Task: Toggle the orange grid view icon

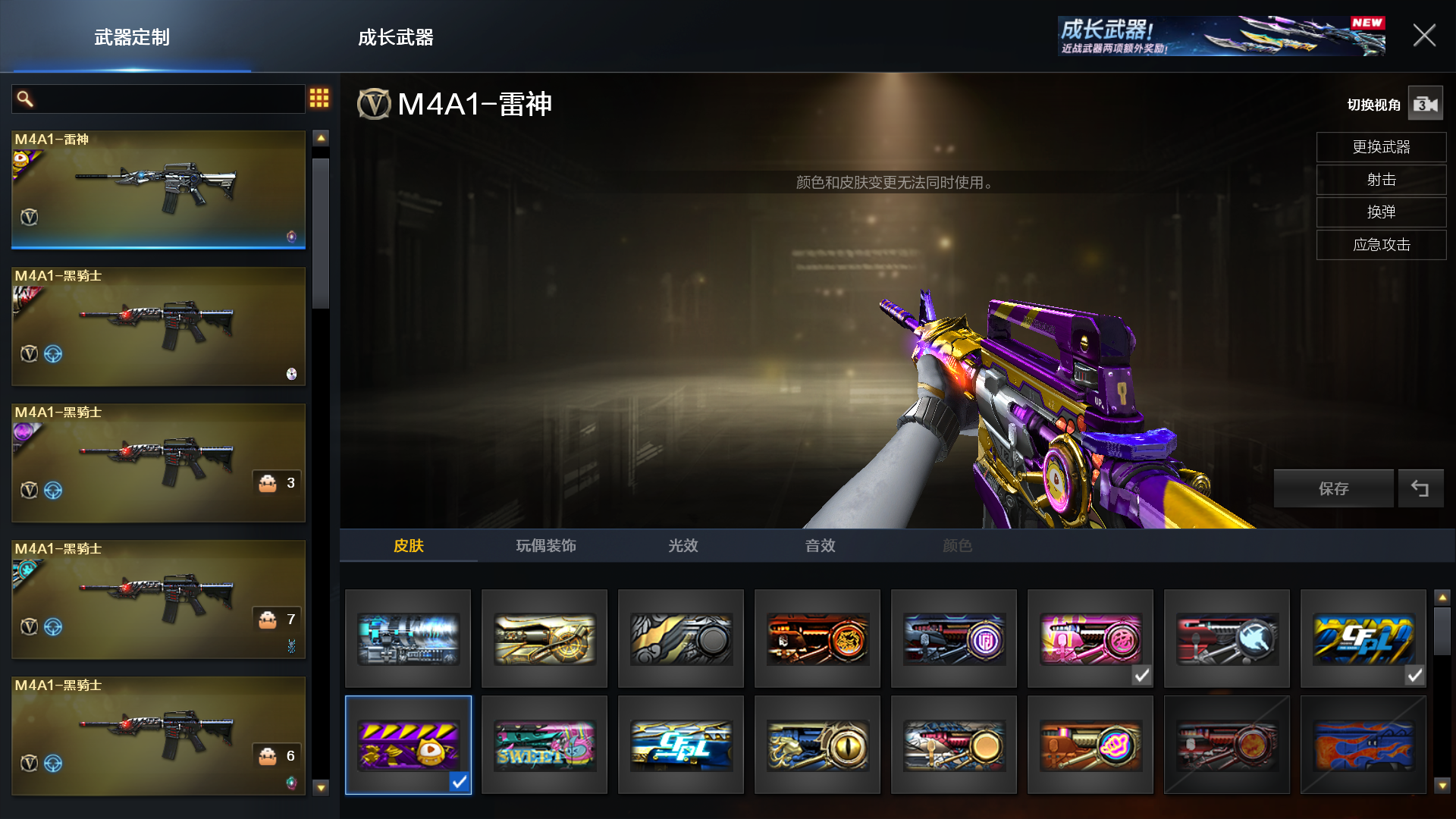Action: pyautogui.click(x=319, y=98)
